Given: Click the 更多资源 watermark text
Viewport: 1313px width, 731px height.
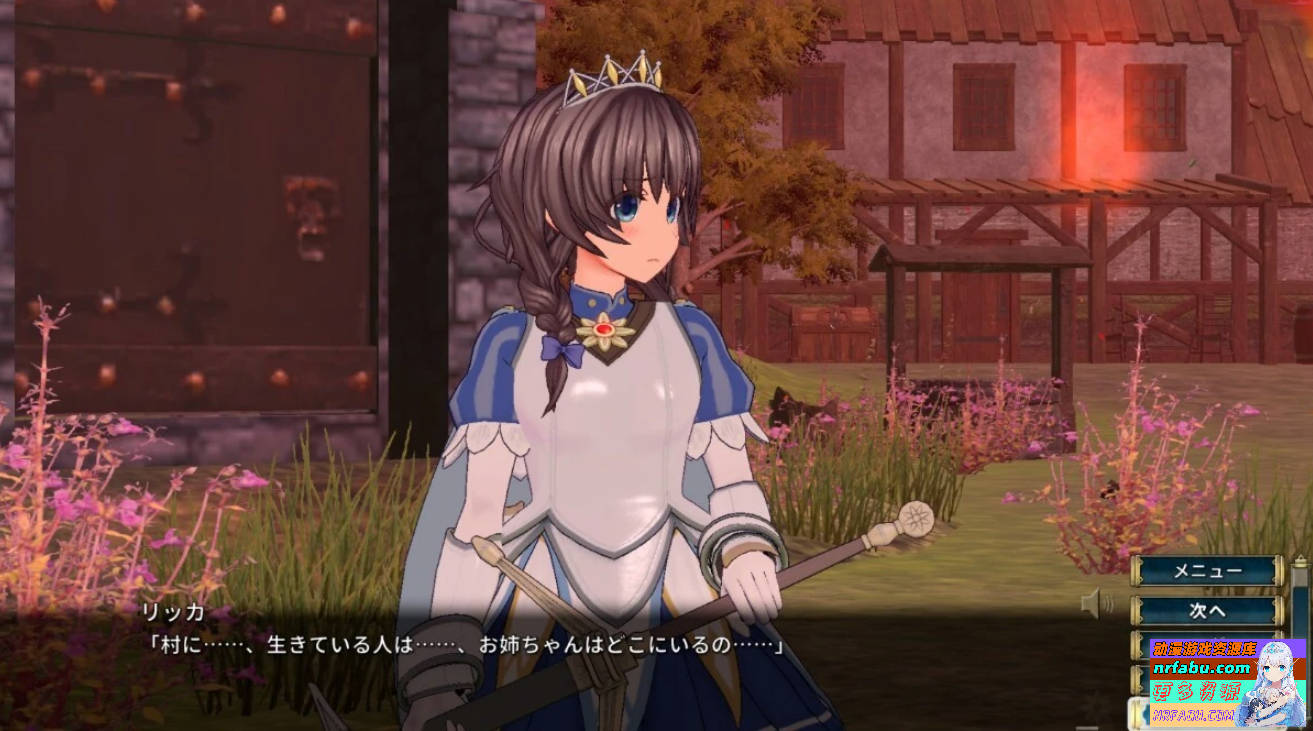Looking at the screenshot, I should click(1196, 690).
